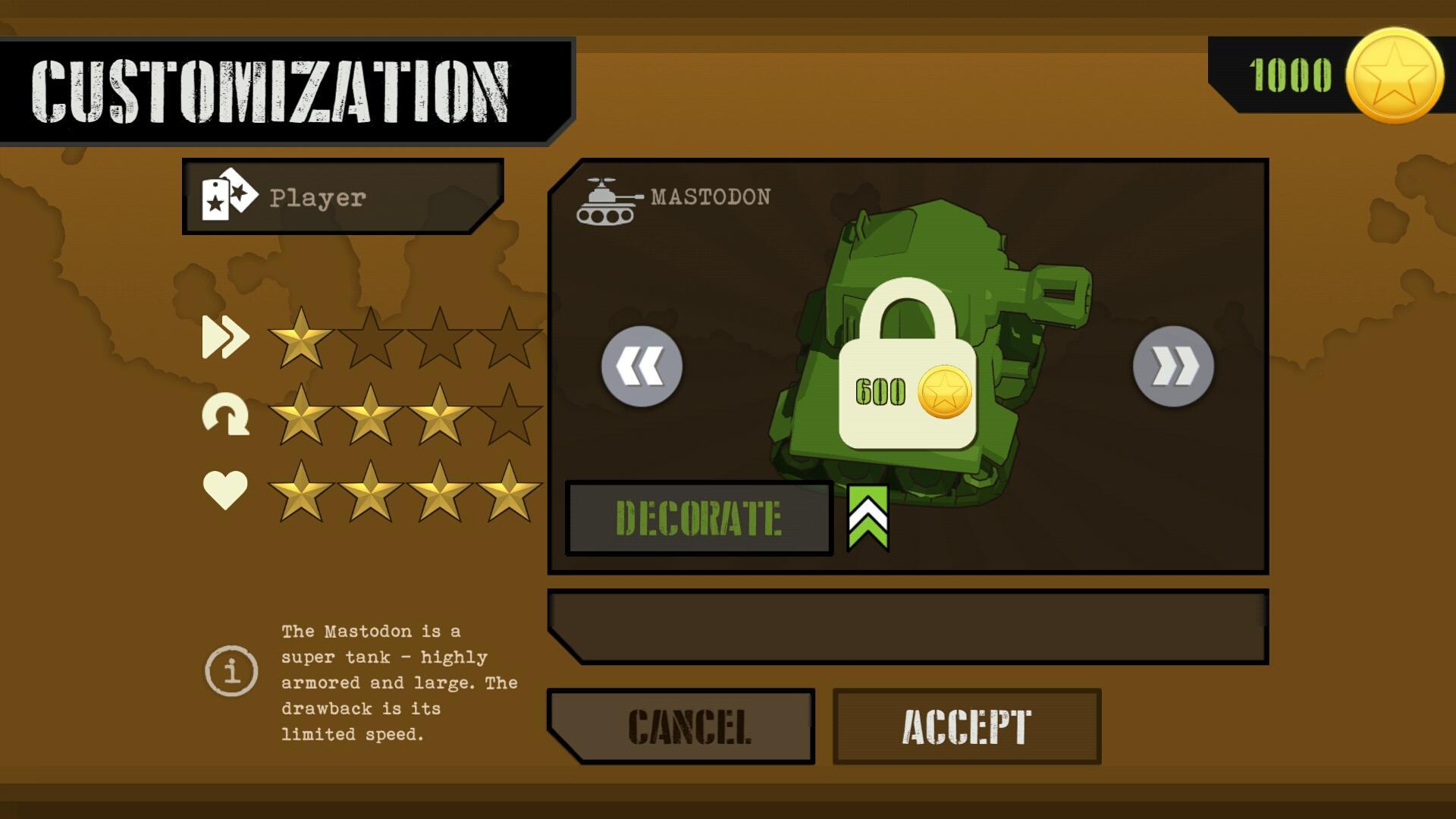
Task: Show the next tank
Action: click(x=1173, y=367)
